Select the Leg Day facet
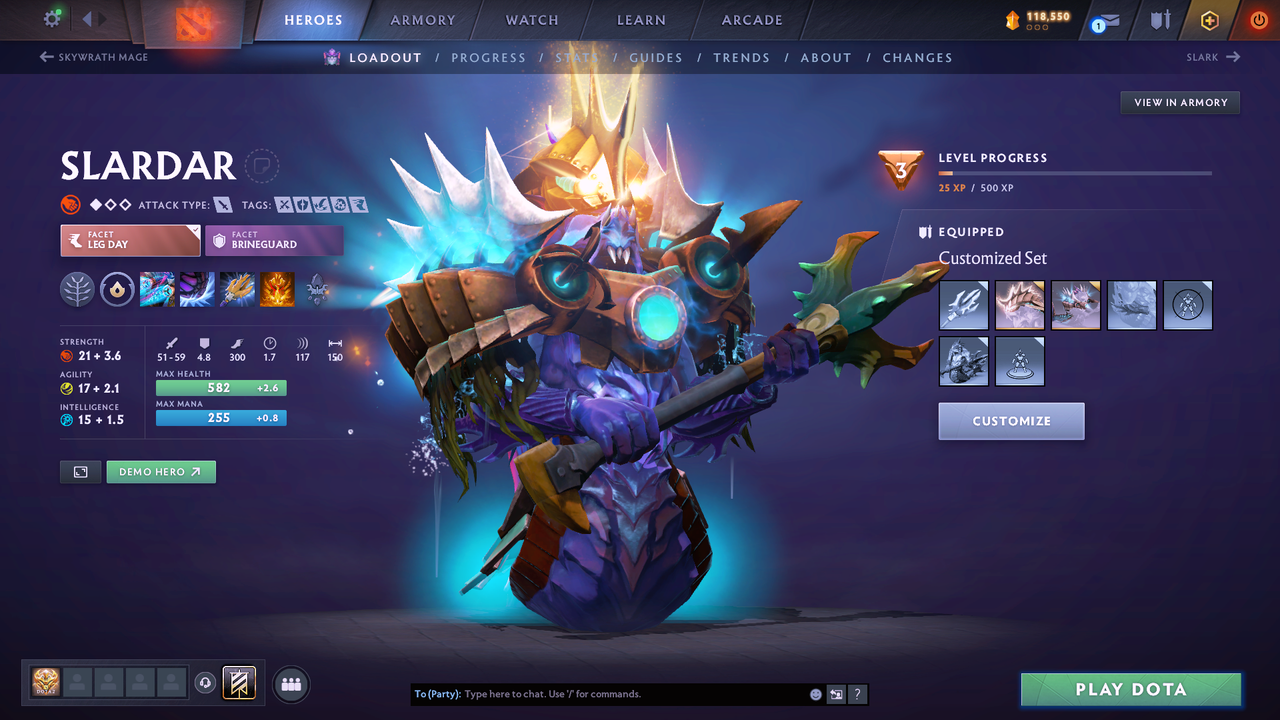This screenshot has height=720, width=1280. [130, 240]
